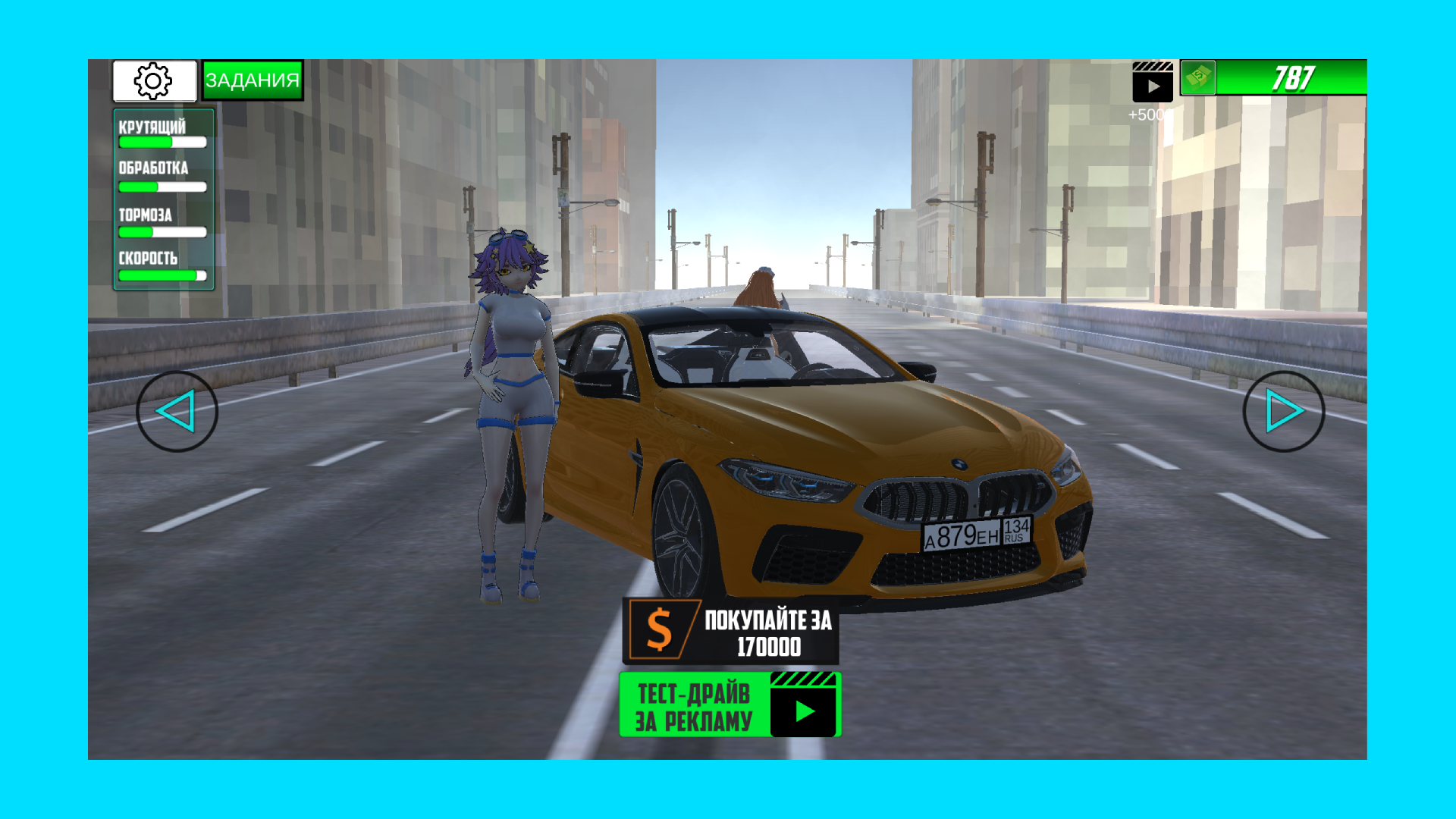This screenshot has height=819, width=1456.
Task: Click the +5000 reward label
Action: 1147,115
